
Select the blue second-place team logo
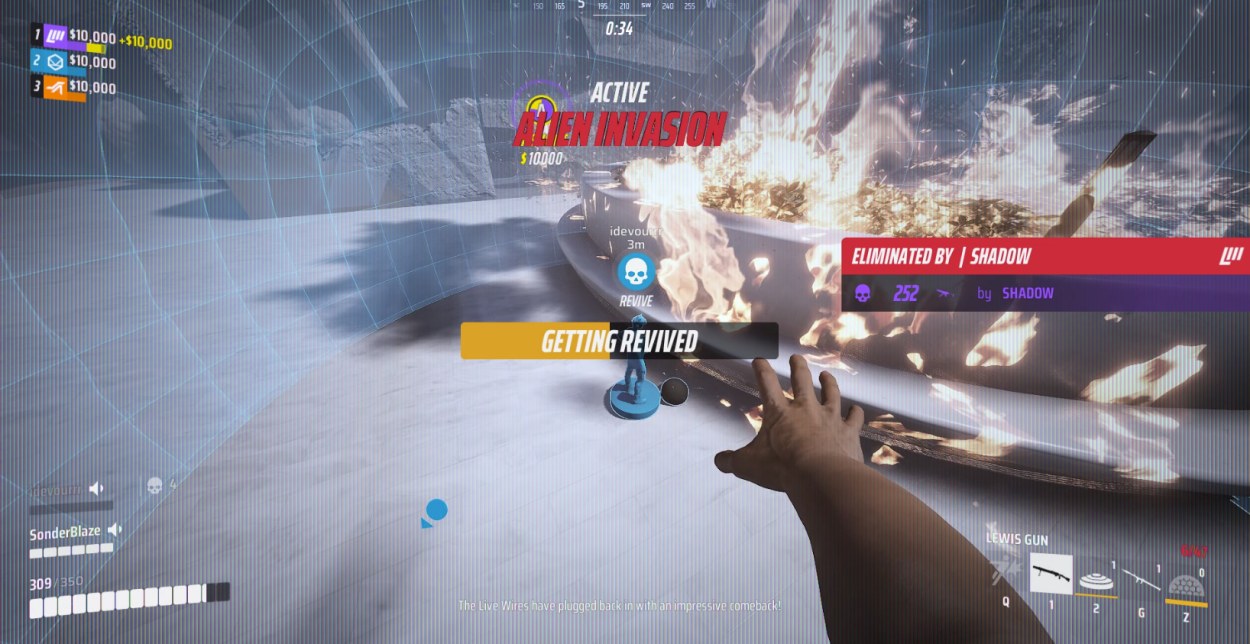[x=56, y=62]
